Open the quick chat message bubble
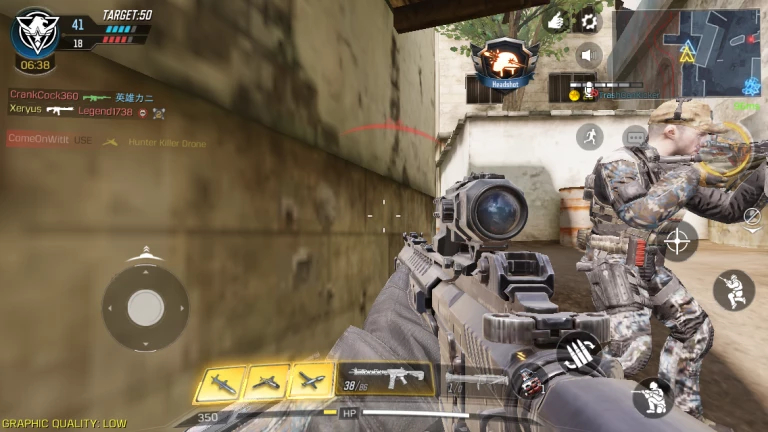This screenshot has height=432, width=768. (634, 137)
